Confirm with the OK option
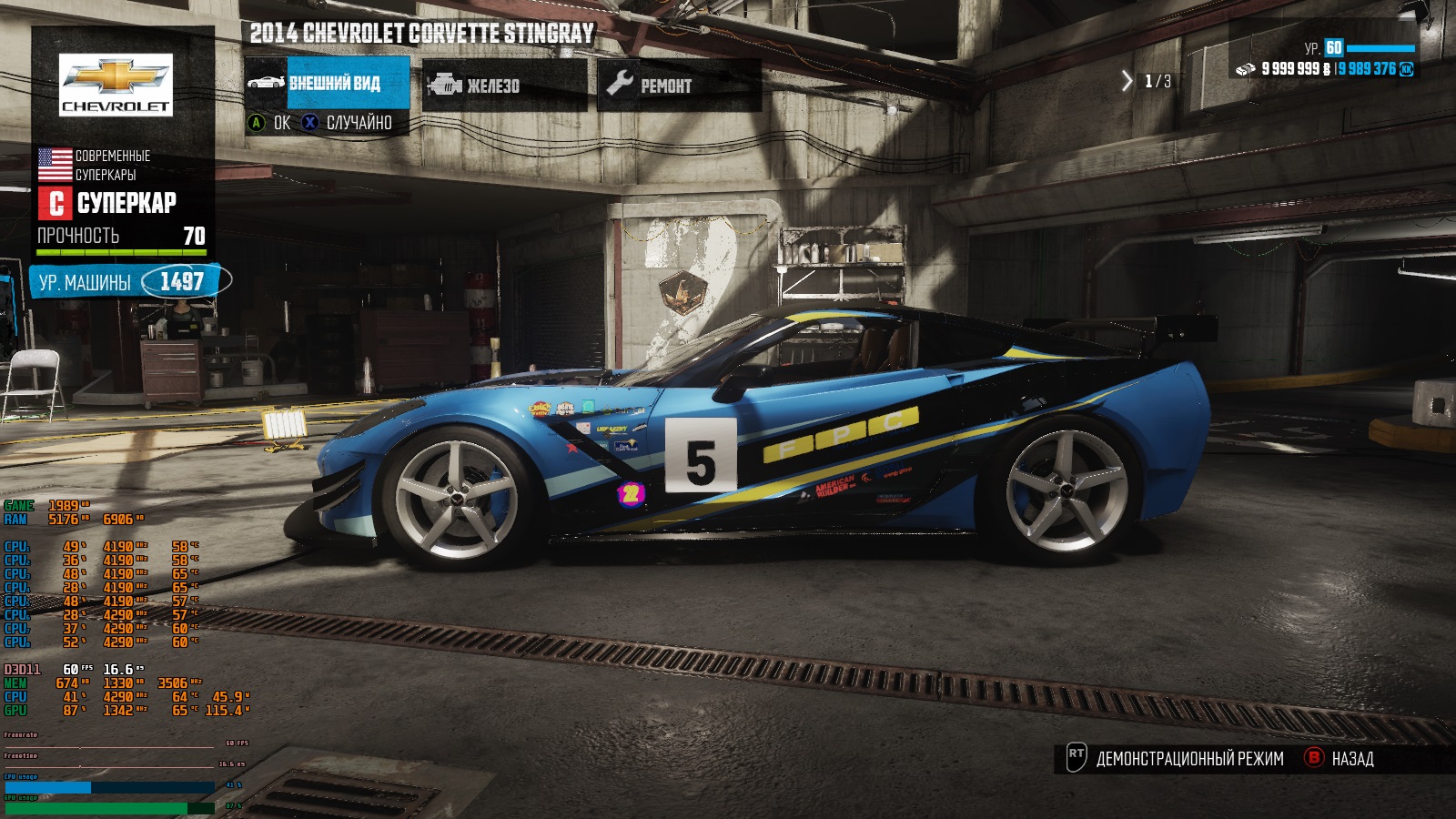 pyautogui.click(x=270, y=123)
